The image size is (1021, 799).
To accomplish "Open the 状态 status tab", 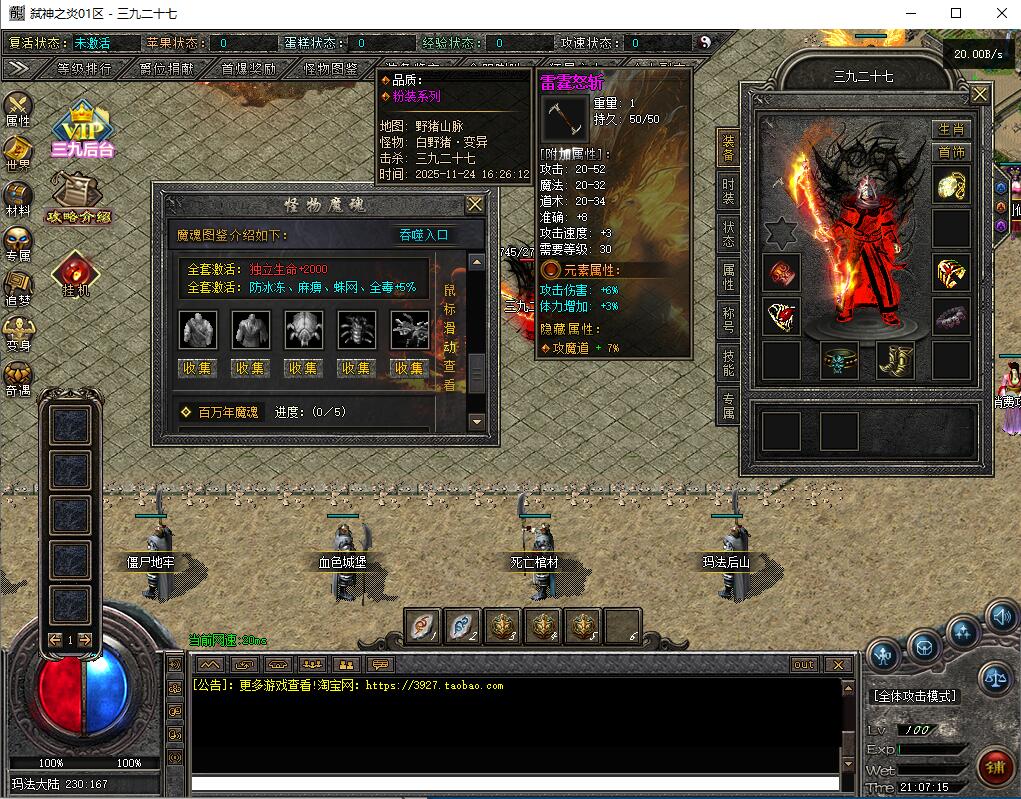I will click(x=728, y=234).
